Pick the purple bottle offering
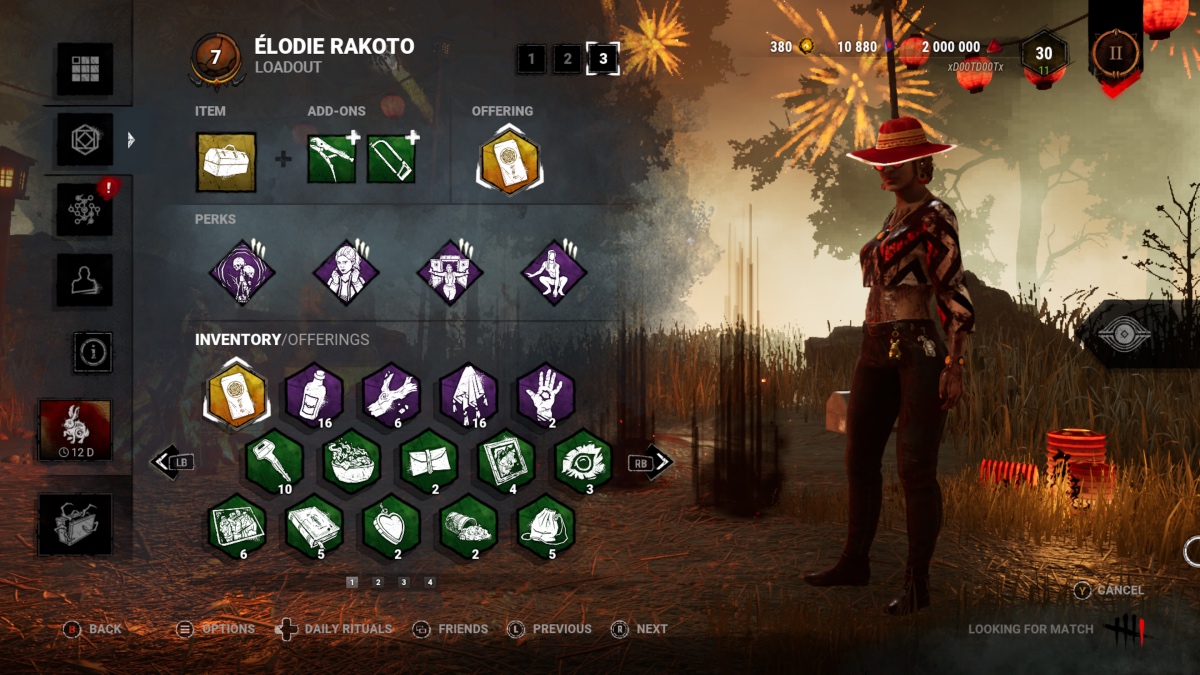1200x675 pixels. (x=314, y=391)
